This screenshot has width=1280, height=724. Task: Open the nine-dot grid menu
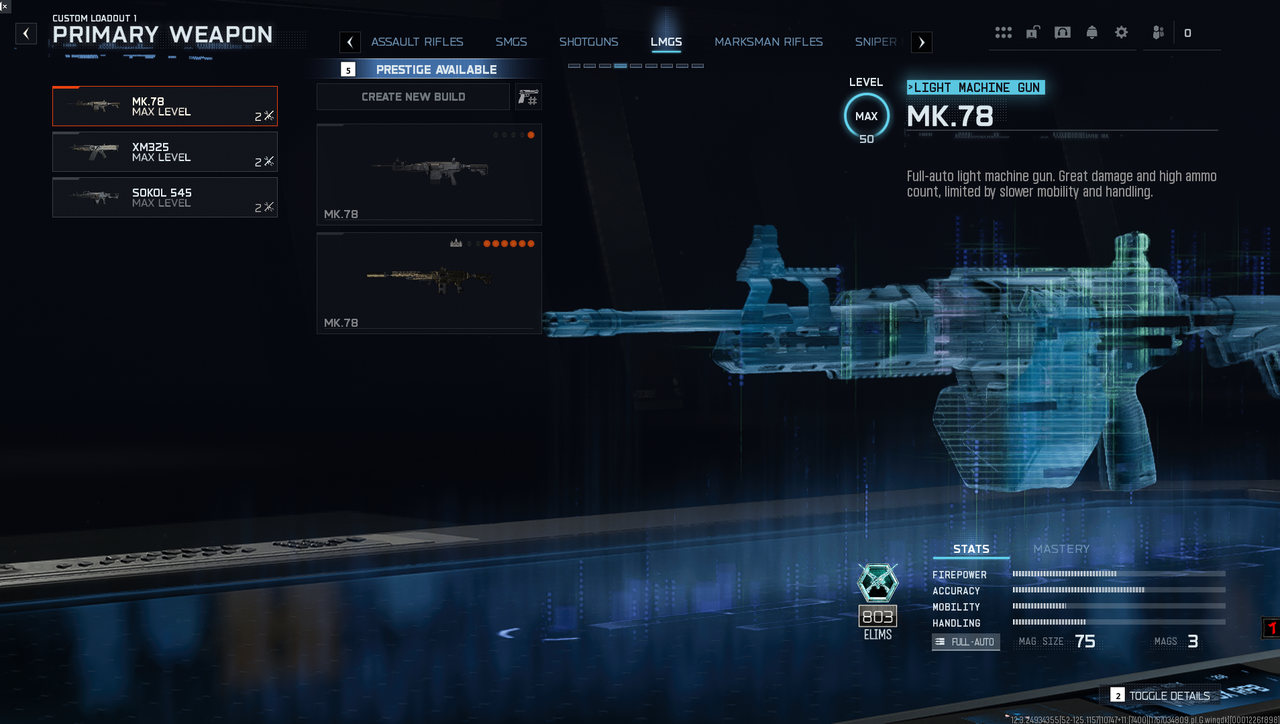coord(1003,33)
